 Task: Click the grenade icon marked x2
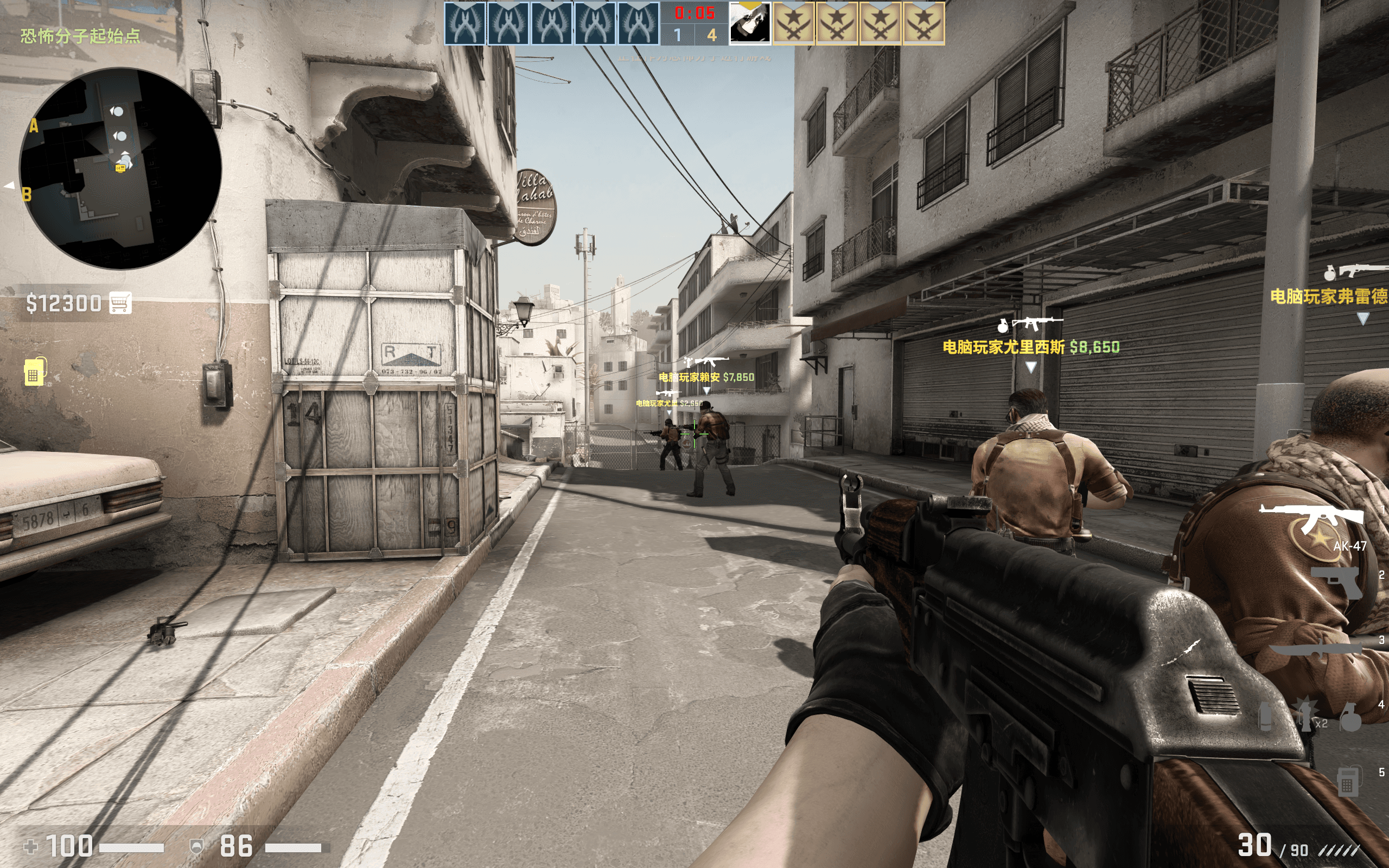coord(1305,713)
